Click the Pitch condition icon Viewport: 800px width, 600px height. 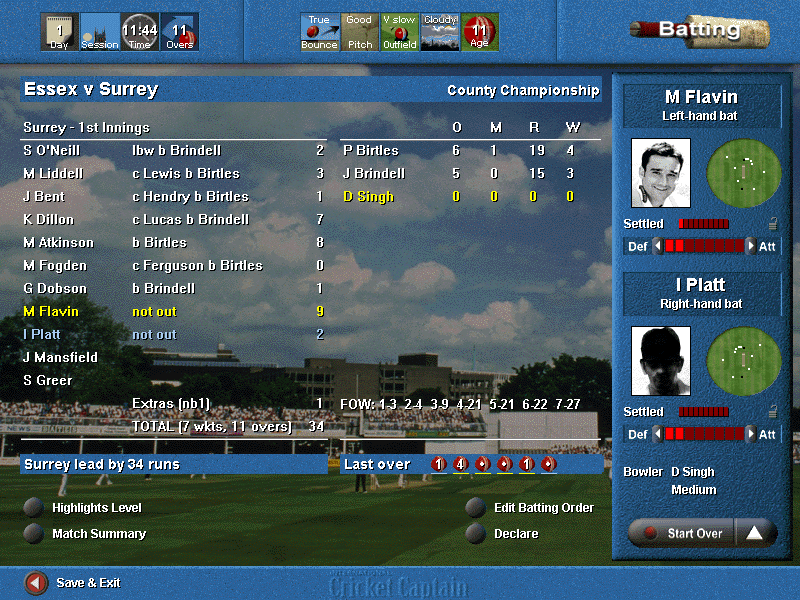click(x=359, y=32)
